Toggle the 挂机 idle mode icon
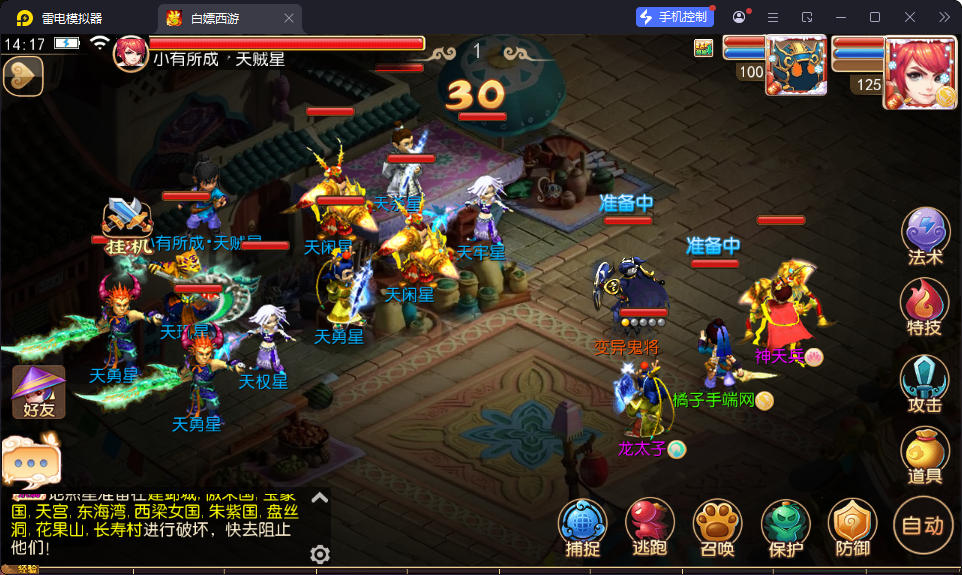Viewport: 962px width, 575px height. point(127,224)
